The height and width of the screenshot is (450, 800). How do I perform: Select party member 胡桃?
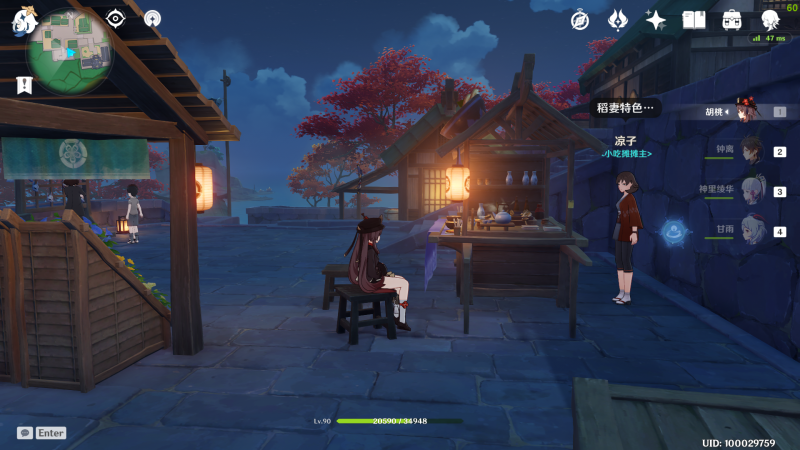[x=747, y=112]
